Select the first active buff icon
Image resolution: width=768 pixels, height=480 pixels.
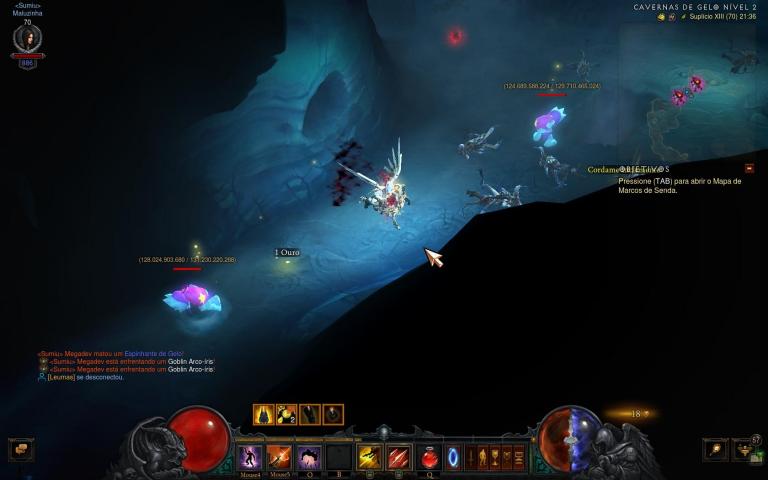(264, 414)
